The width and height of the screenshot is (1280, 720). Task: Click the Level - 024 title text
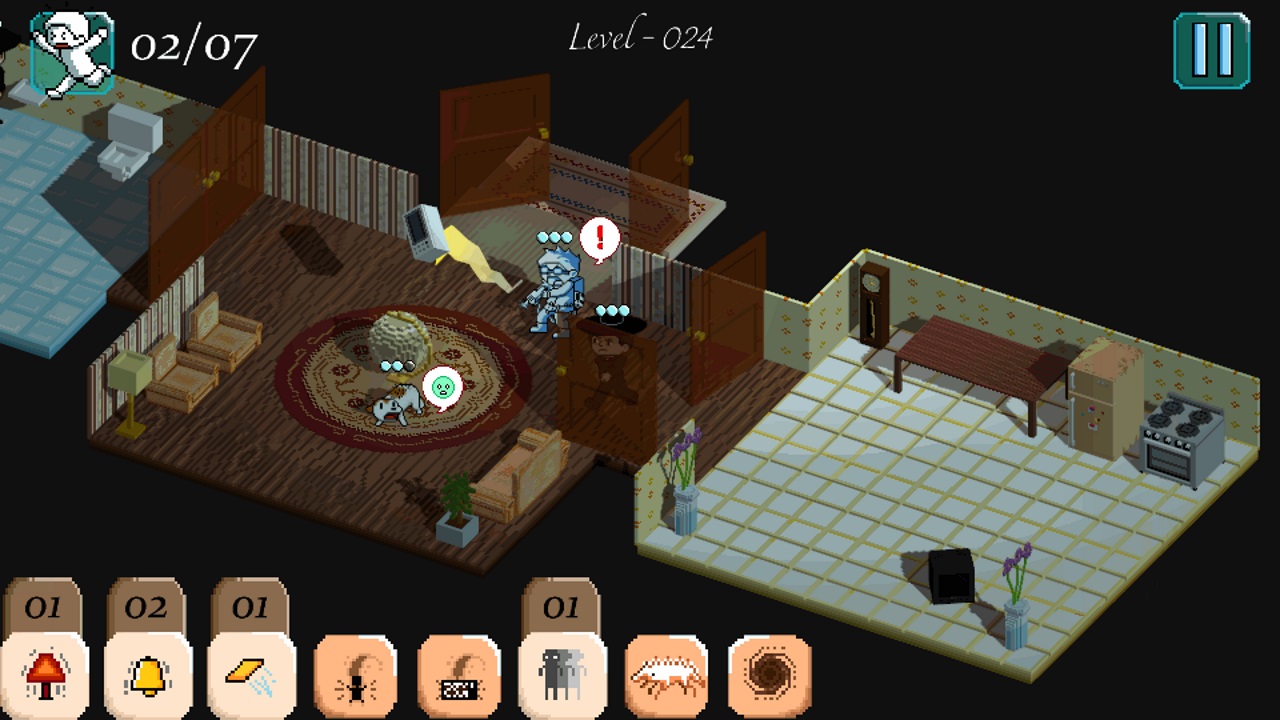coord(640,38)
